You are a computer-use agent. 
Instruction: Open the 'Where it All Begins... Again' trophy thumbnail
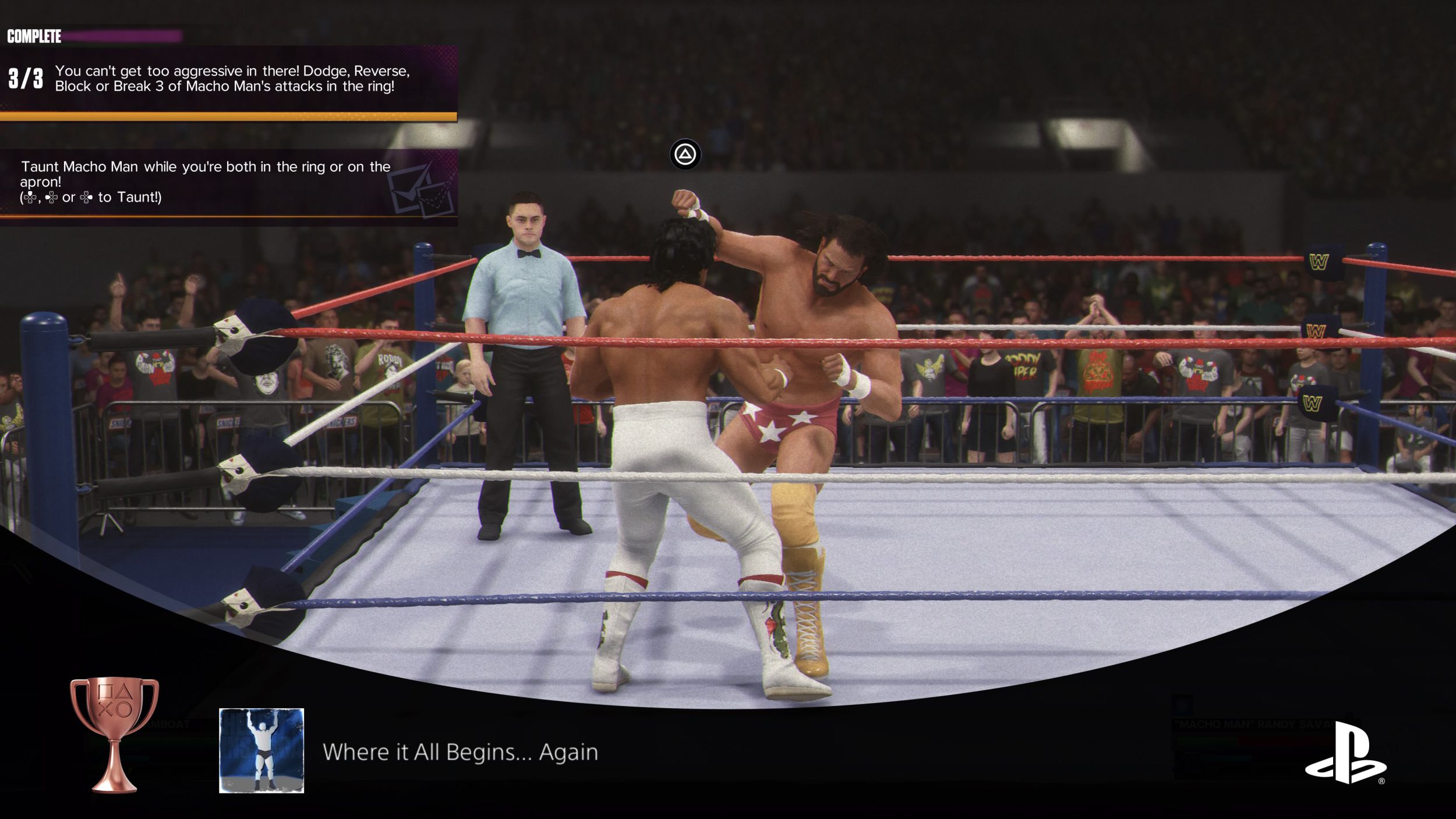tap(261, 750)
